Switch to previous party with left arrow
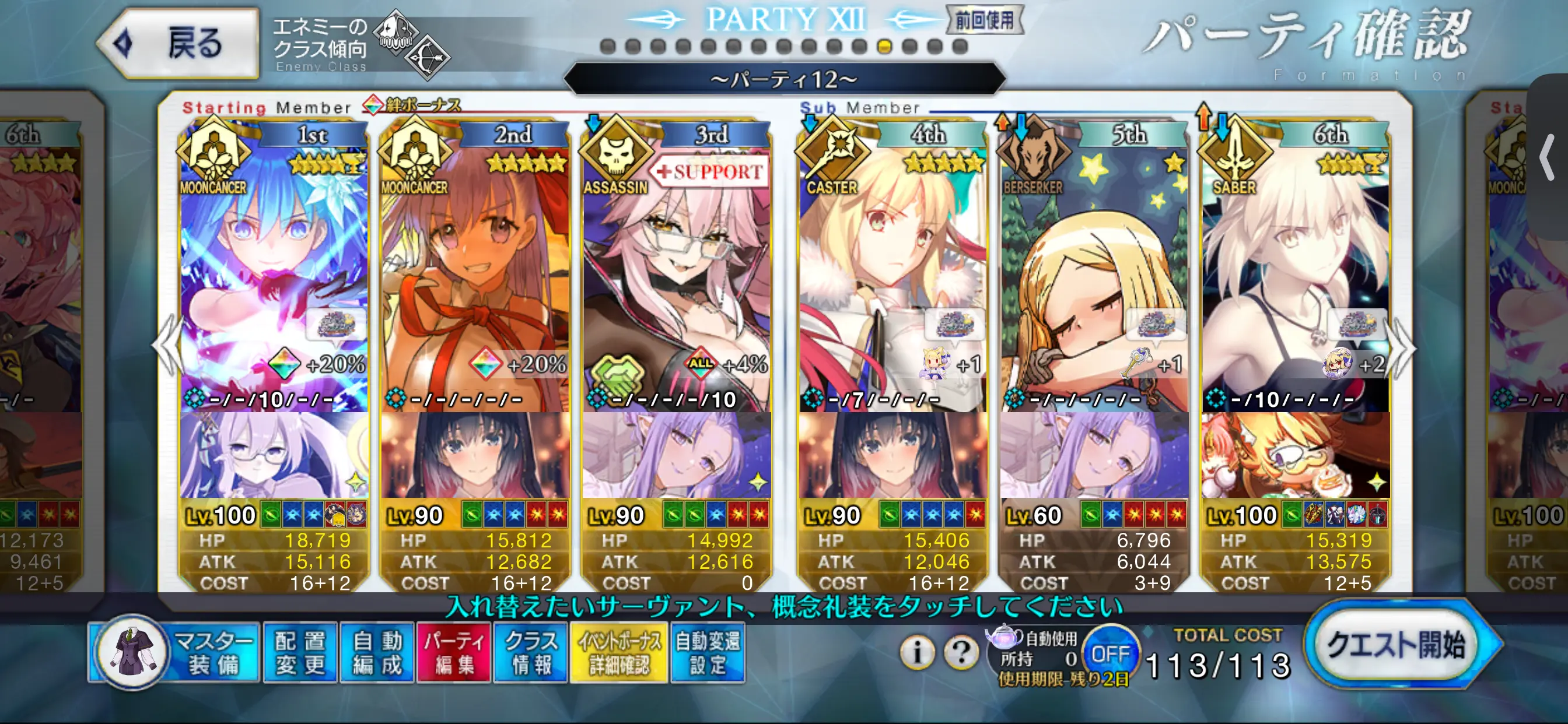The width and height of the screenshot is (1568, 724). click(166, 347)
